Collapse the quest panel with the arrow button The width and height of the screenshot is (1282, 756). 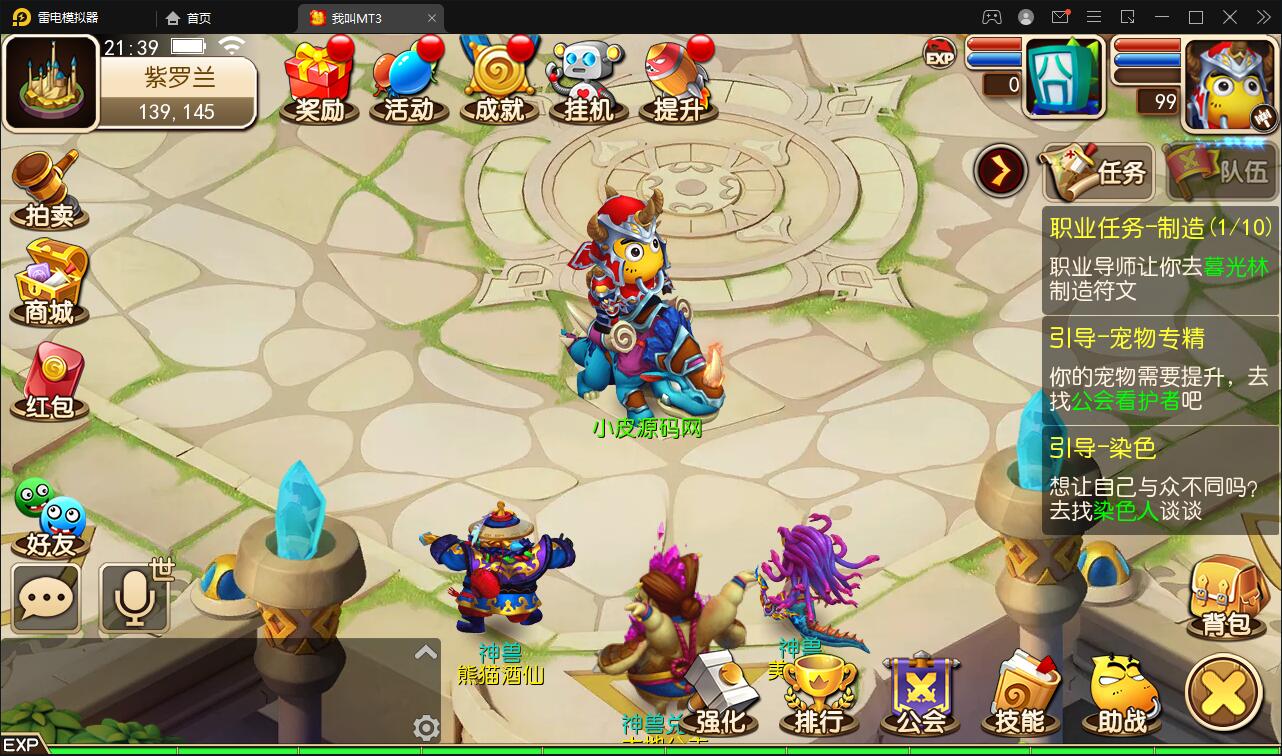pos(1001,171)
